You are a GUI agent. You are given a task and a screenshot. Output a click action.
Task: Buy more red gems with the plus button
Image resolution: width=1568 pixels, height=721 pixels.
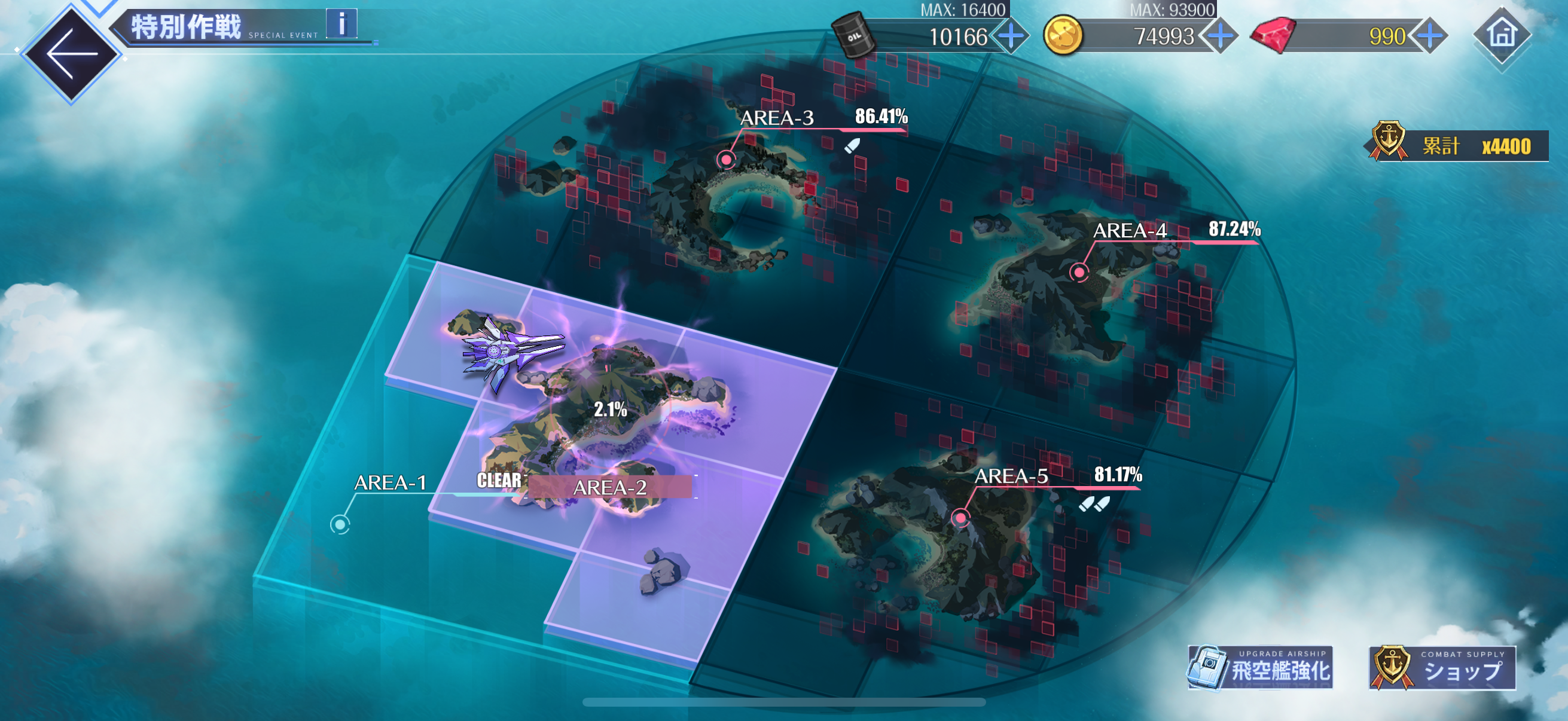(1429, 36)
